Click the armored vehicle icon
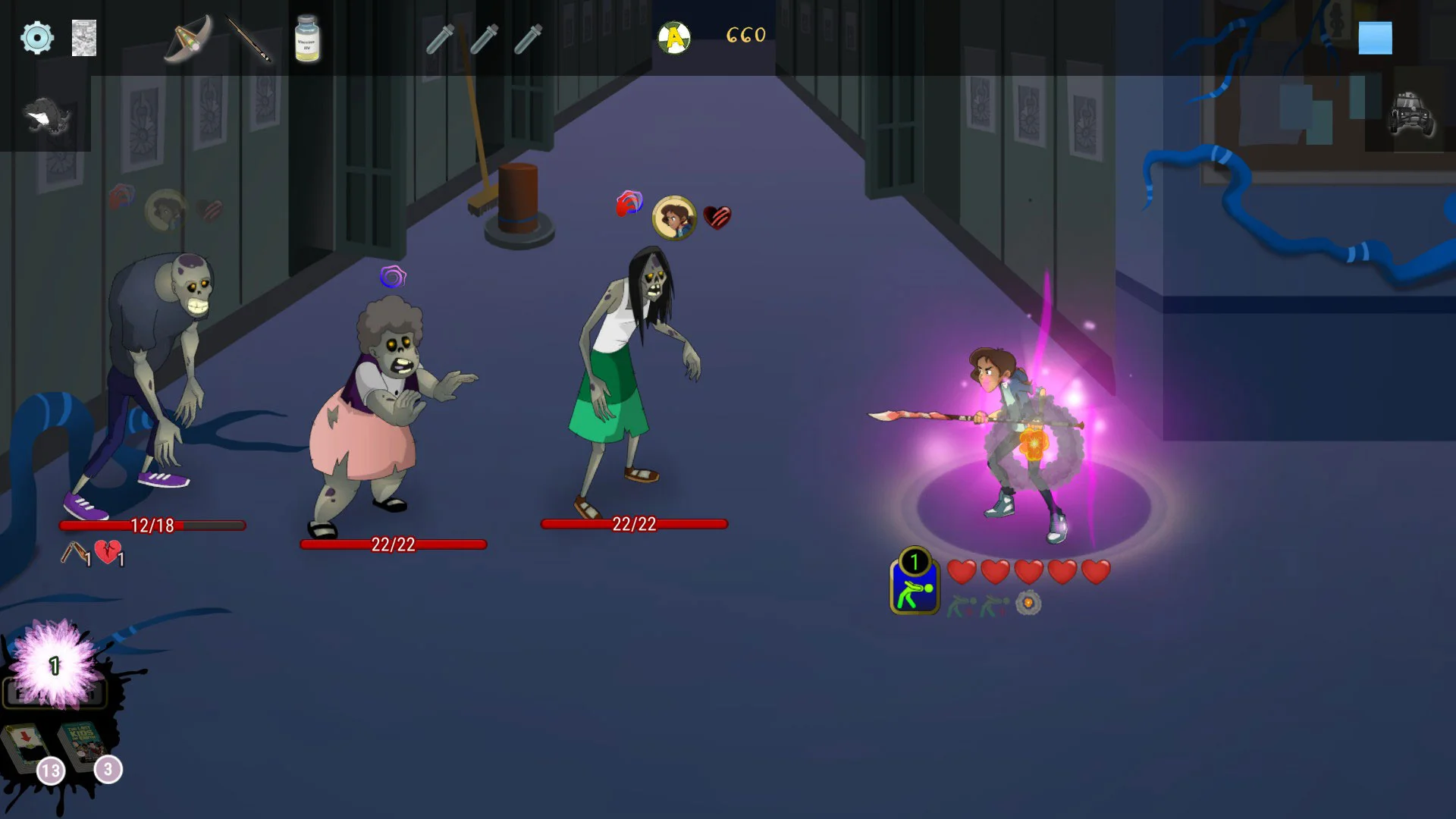1456x819 pixels. click(1410, 115)
